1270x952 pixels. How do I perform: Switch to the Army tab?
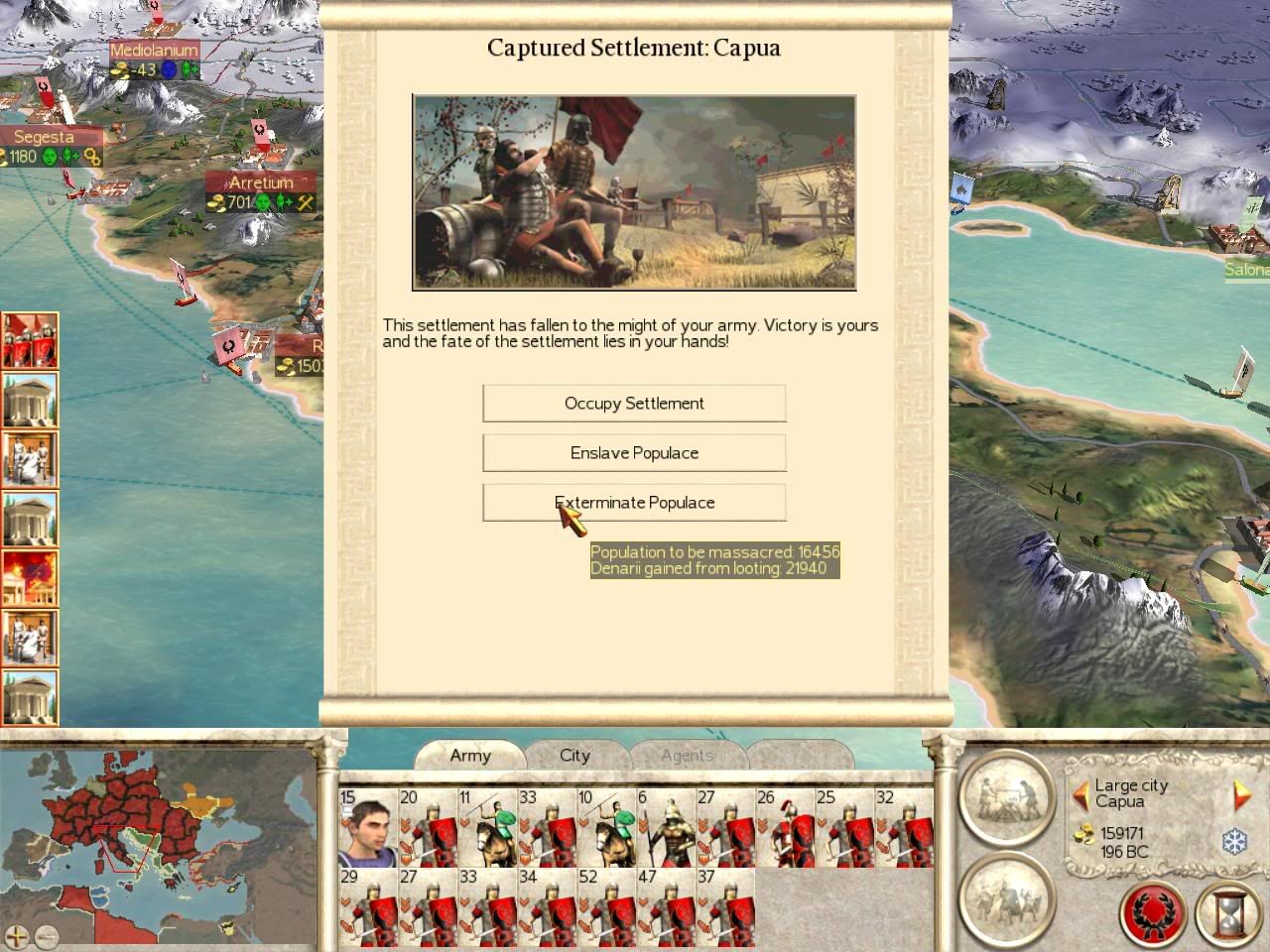point(470,756)
